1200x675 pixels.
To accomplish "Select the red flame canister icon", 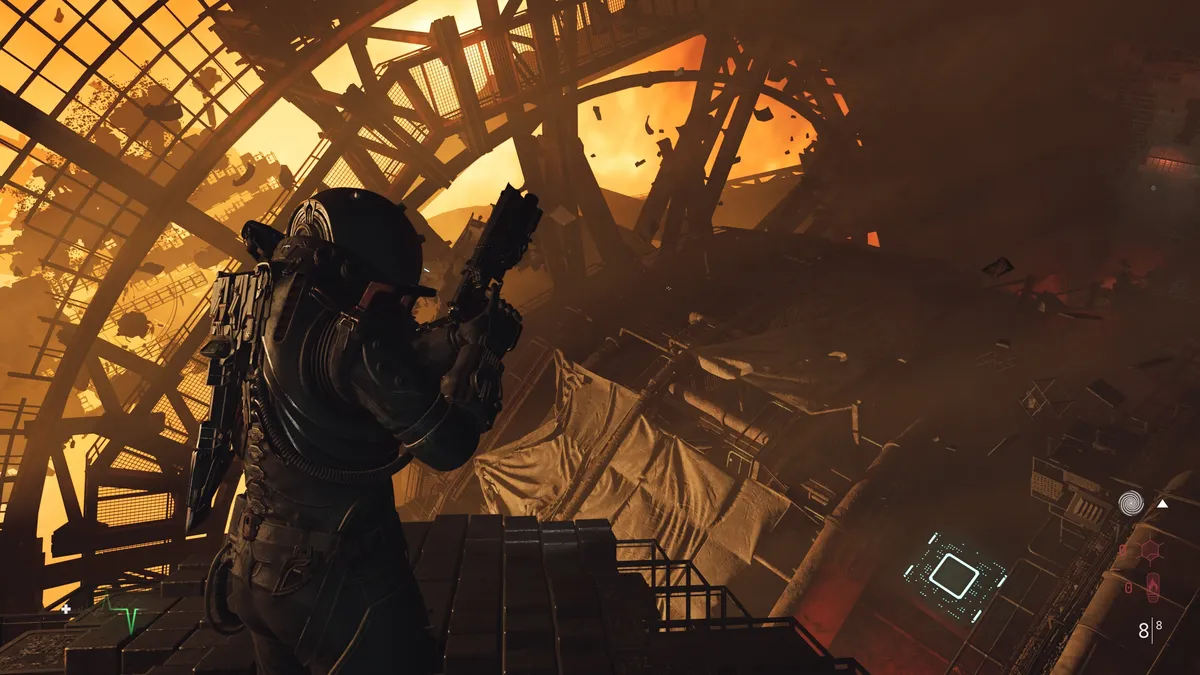I will (1153, 588).
